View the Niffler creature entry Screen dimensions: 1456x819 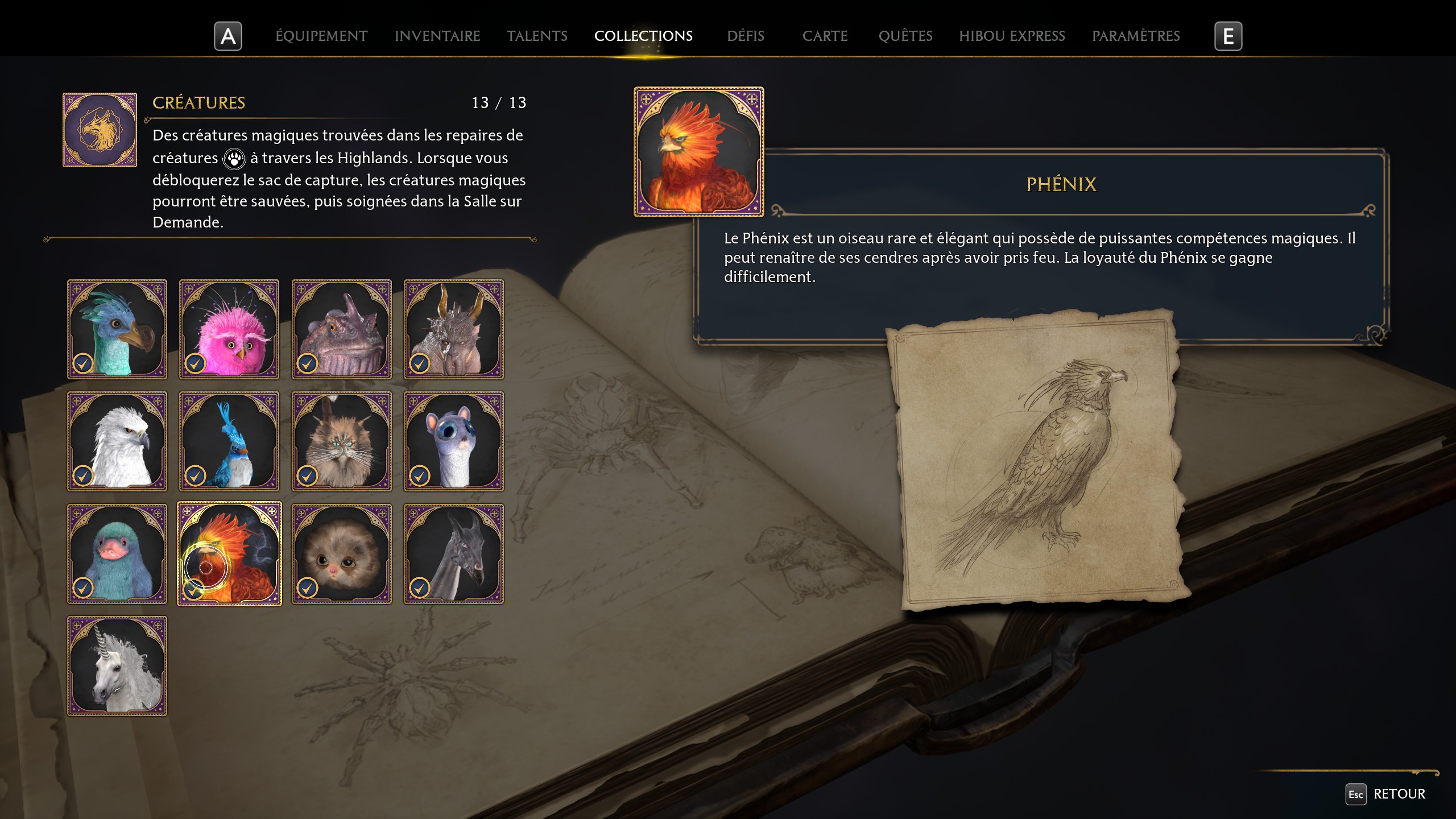117,553
